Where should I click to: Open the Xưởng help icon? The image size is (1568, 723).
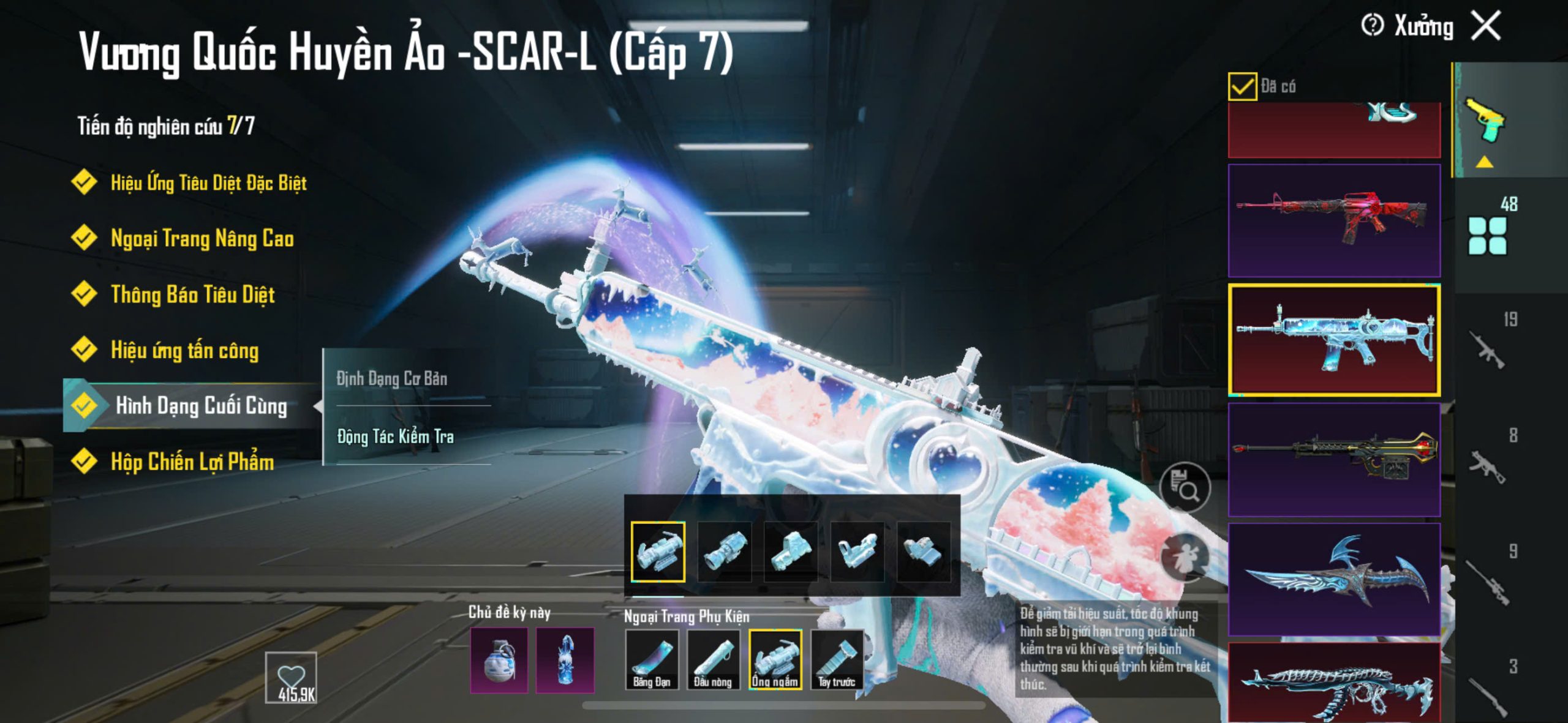click(1372, 26)
